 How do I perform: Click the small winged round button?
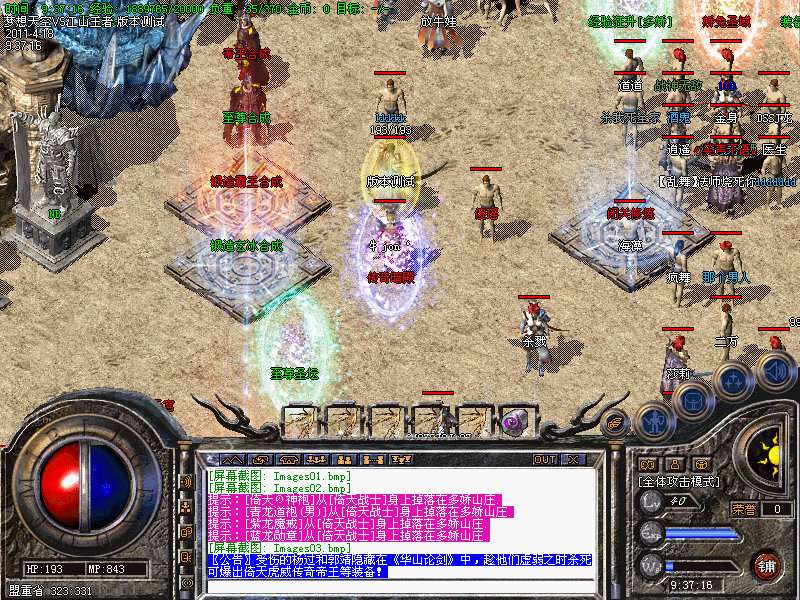pyautogui.click(x=617, y=422)
